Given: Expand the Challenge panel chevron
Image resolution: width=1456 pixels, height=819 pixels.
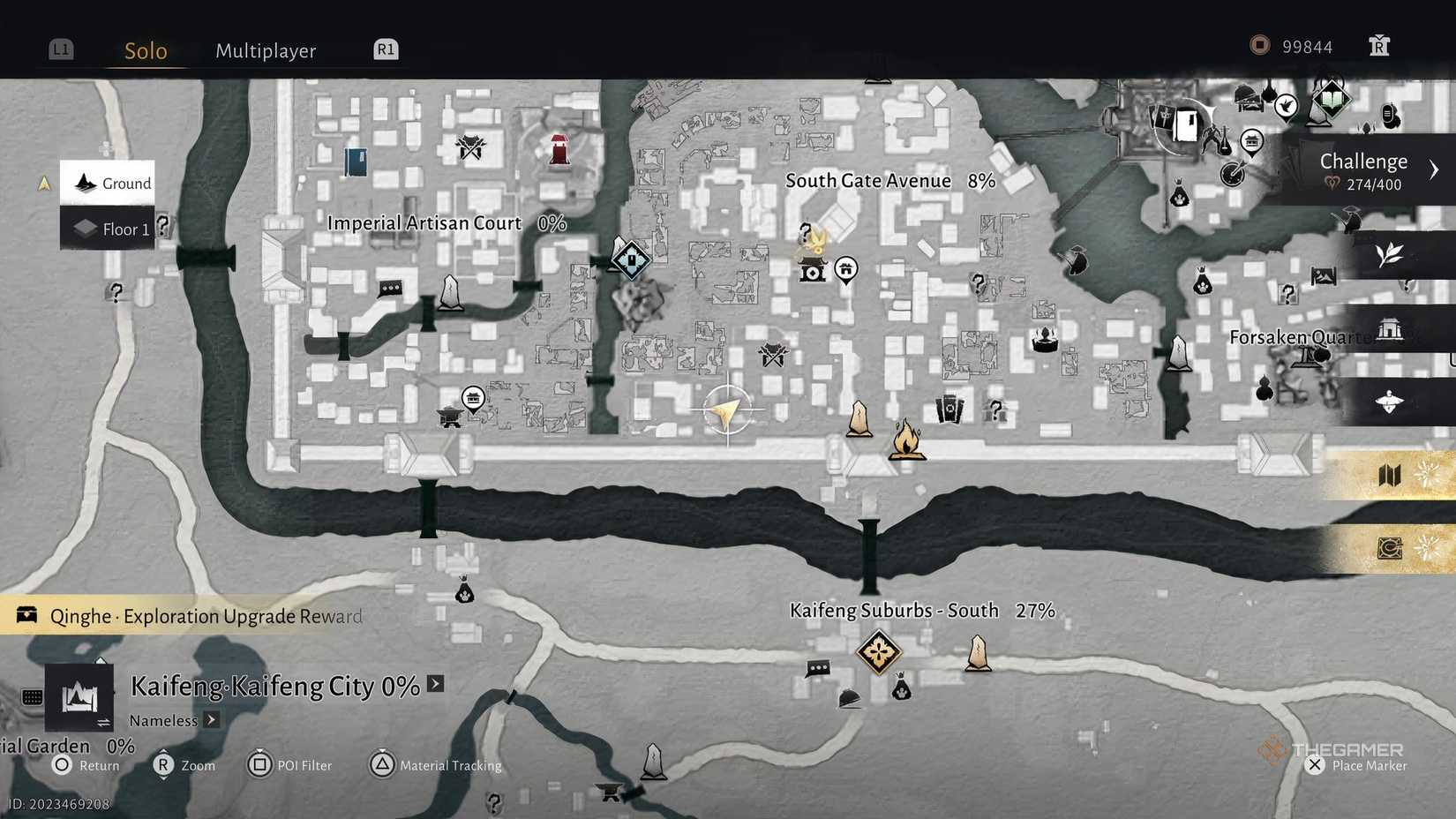Looking at the screenshot, I should point(1434,169).
